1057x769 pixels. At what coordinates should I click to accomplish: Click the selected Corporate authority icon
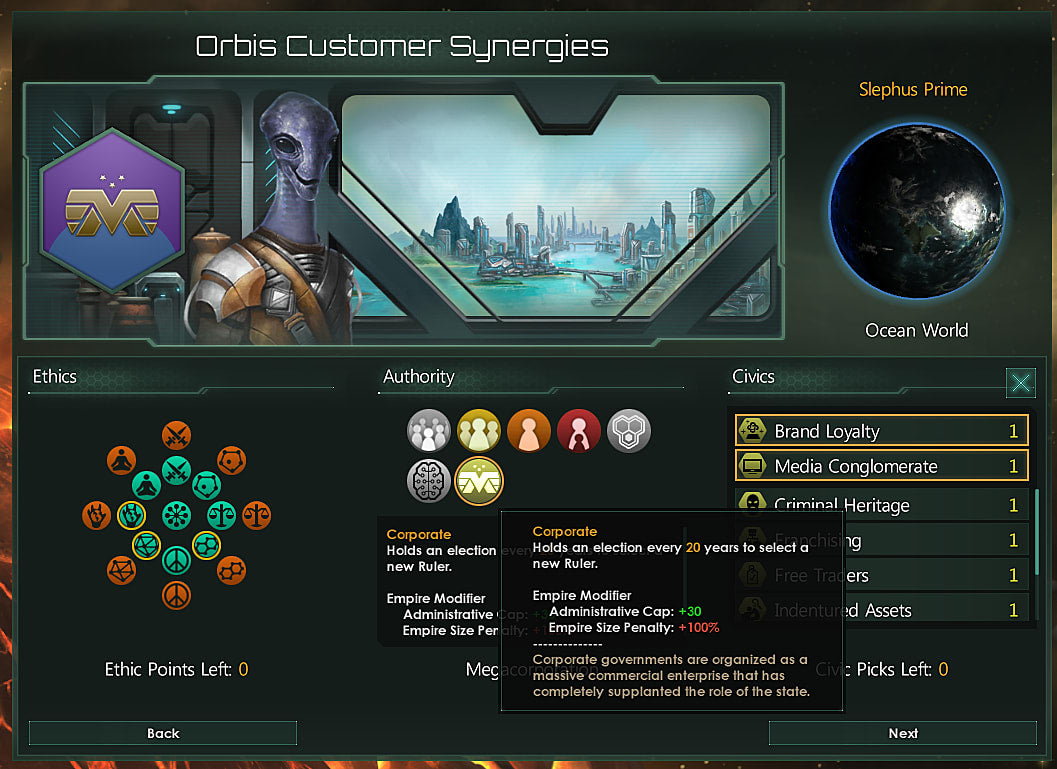[x=478, y=481]
